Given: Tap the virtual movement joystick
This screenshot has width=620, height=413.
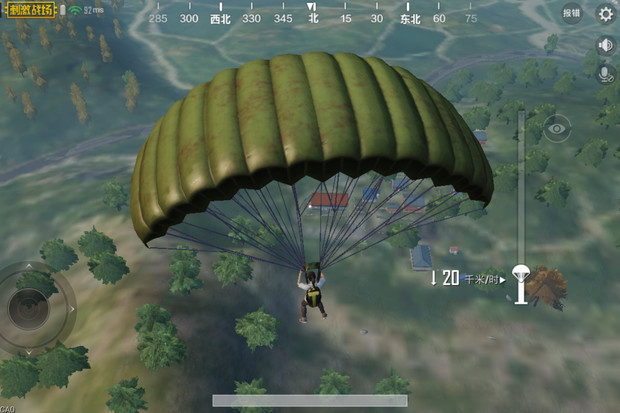Looking at the screenshot, I should click(31, 308).
